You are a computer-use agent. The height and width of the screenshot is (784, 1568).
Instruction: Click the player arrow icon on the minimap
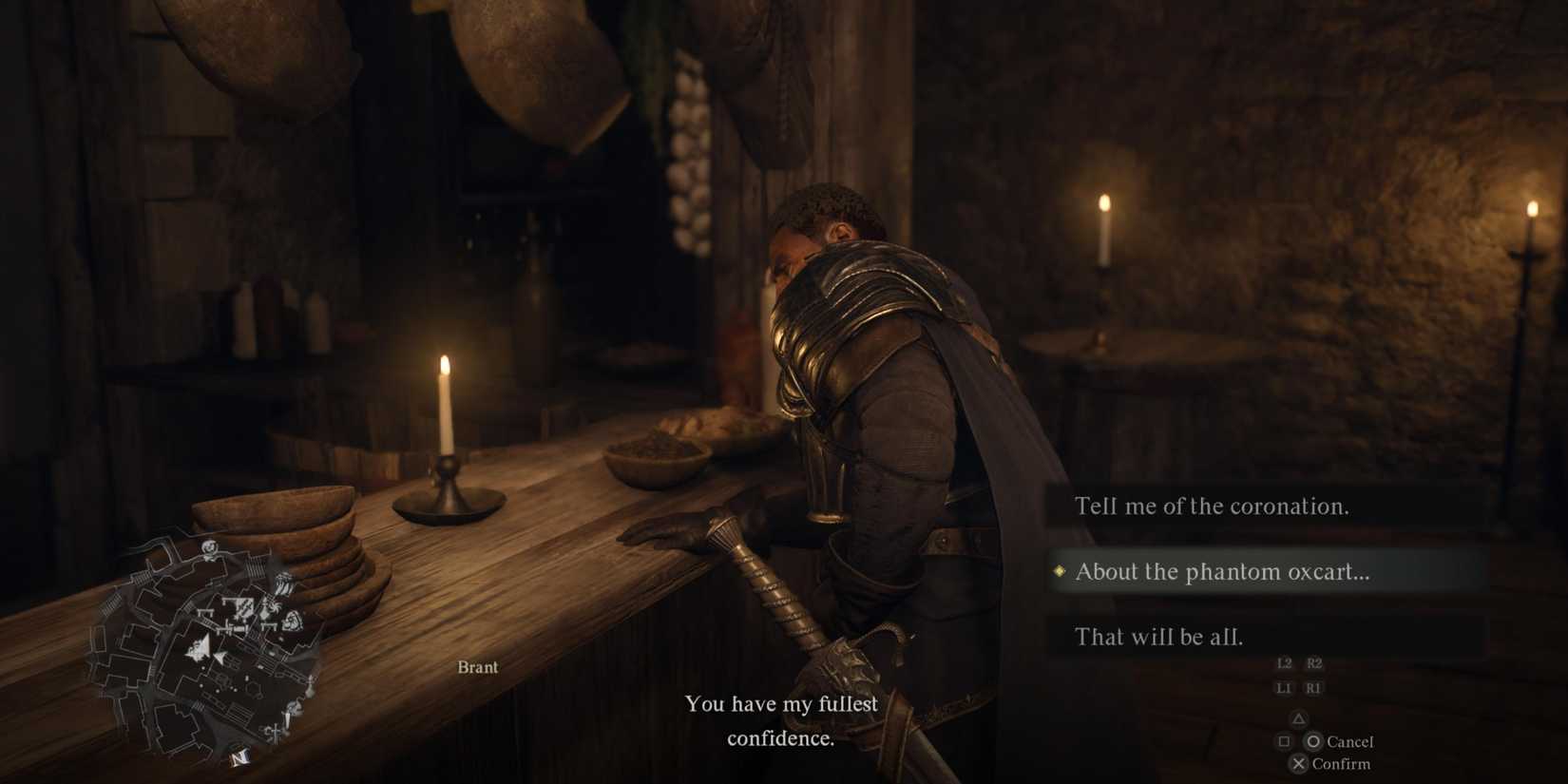coord(201,644)
